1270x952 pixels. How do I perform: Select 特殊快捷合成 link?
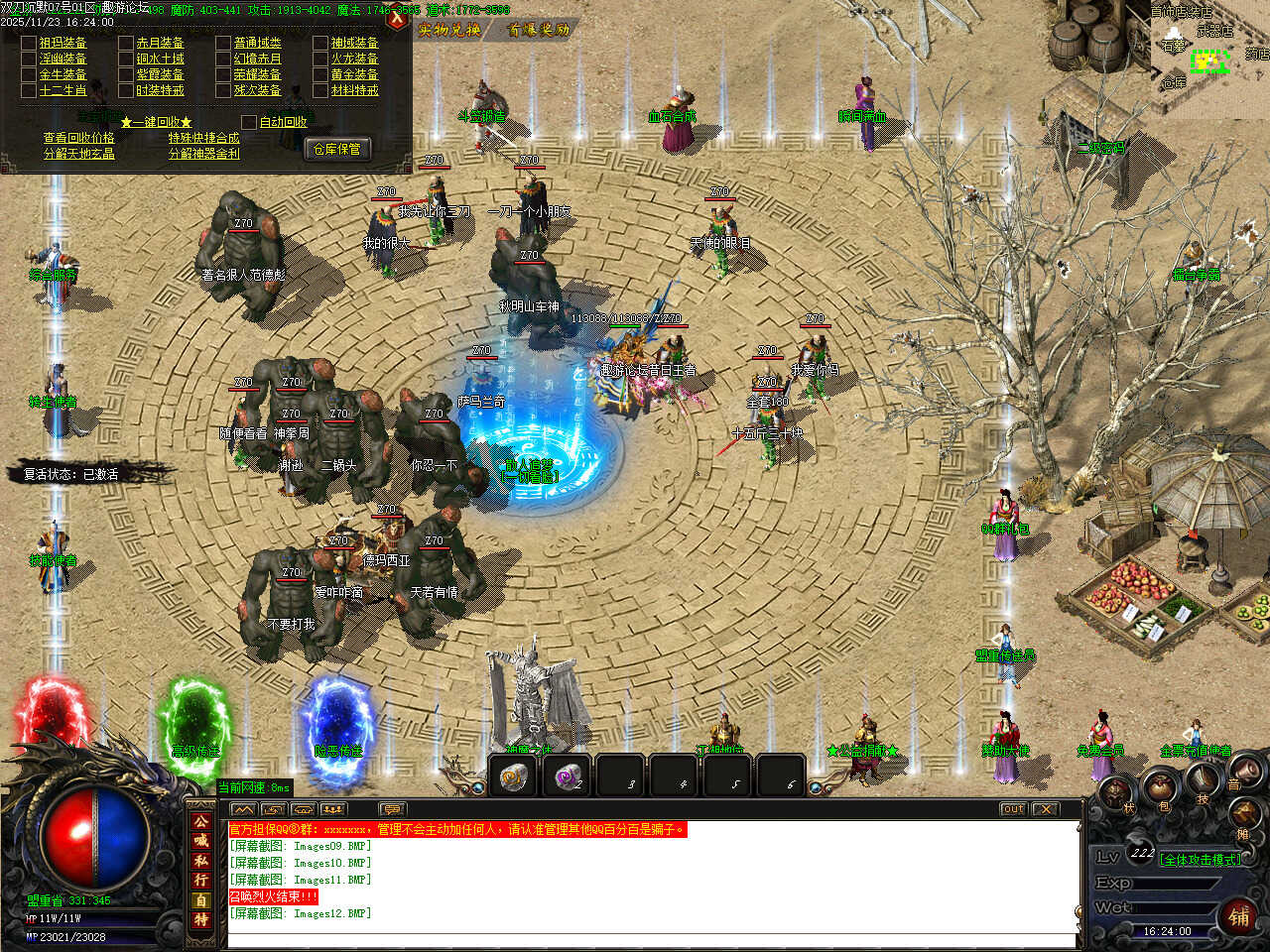pos(203,138)
